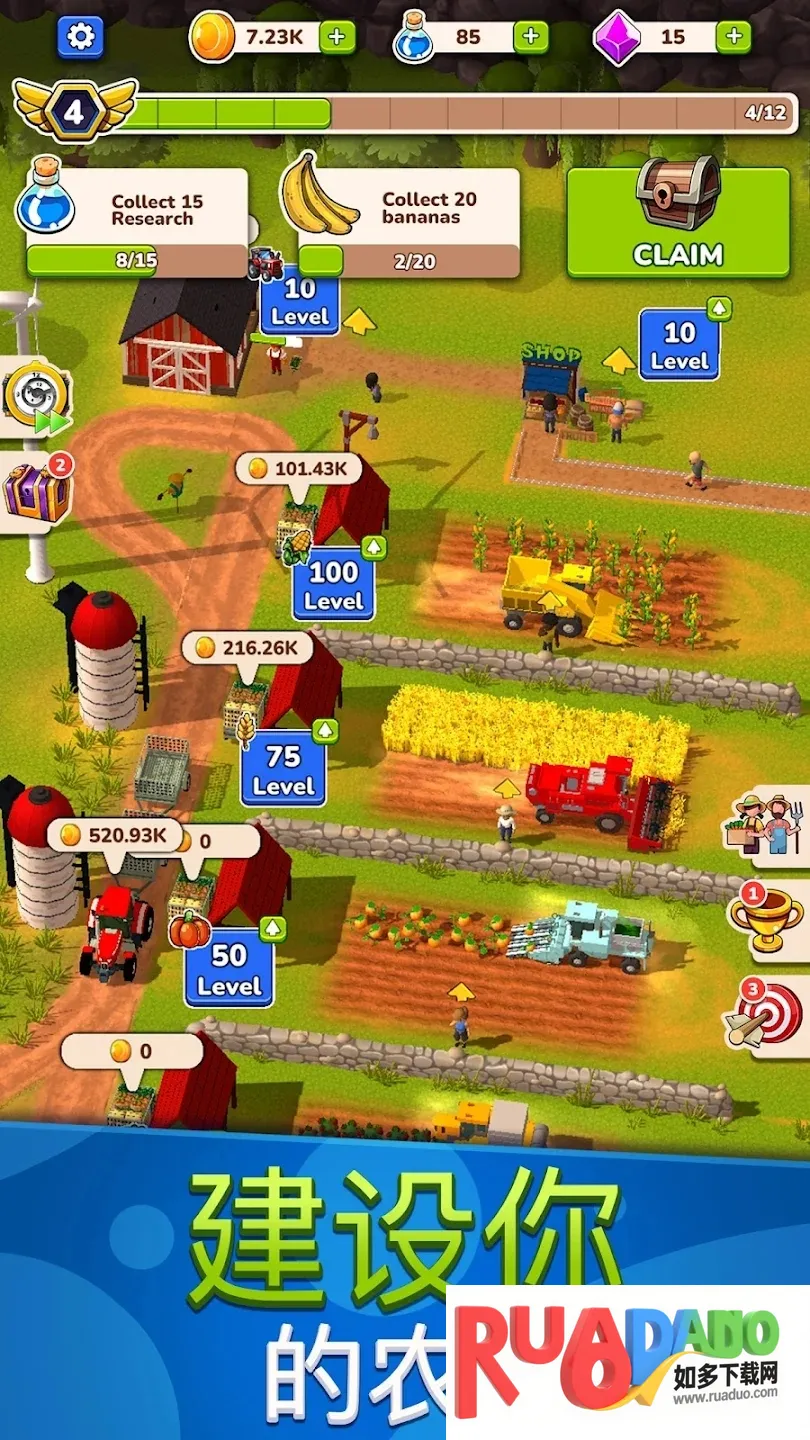810x1440 pixels.
Task: Open the Collect 20 bananas quest
Action: click(409, 222)
